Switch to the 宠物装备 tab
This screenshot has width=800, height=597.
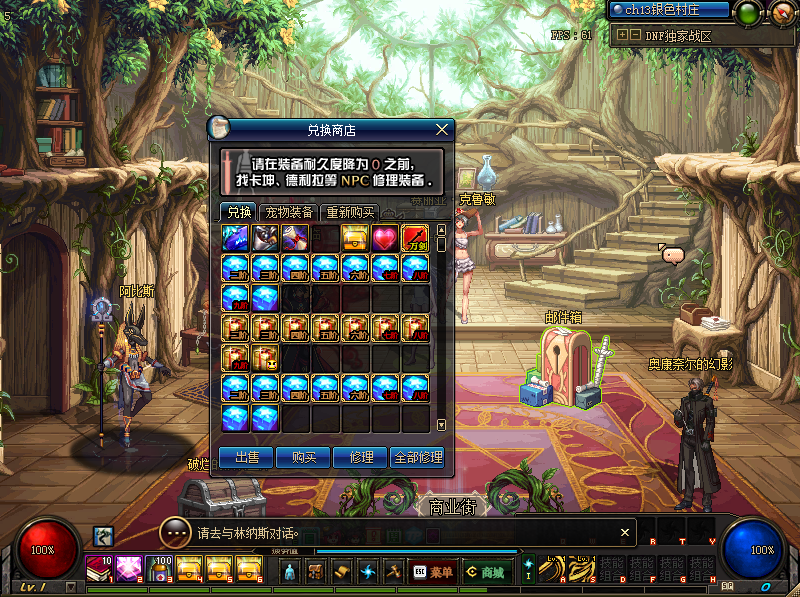pos(288,212)
